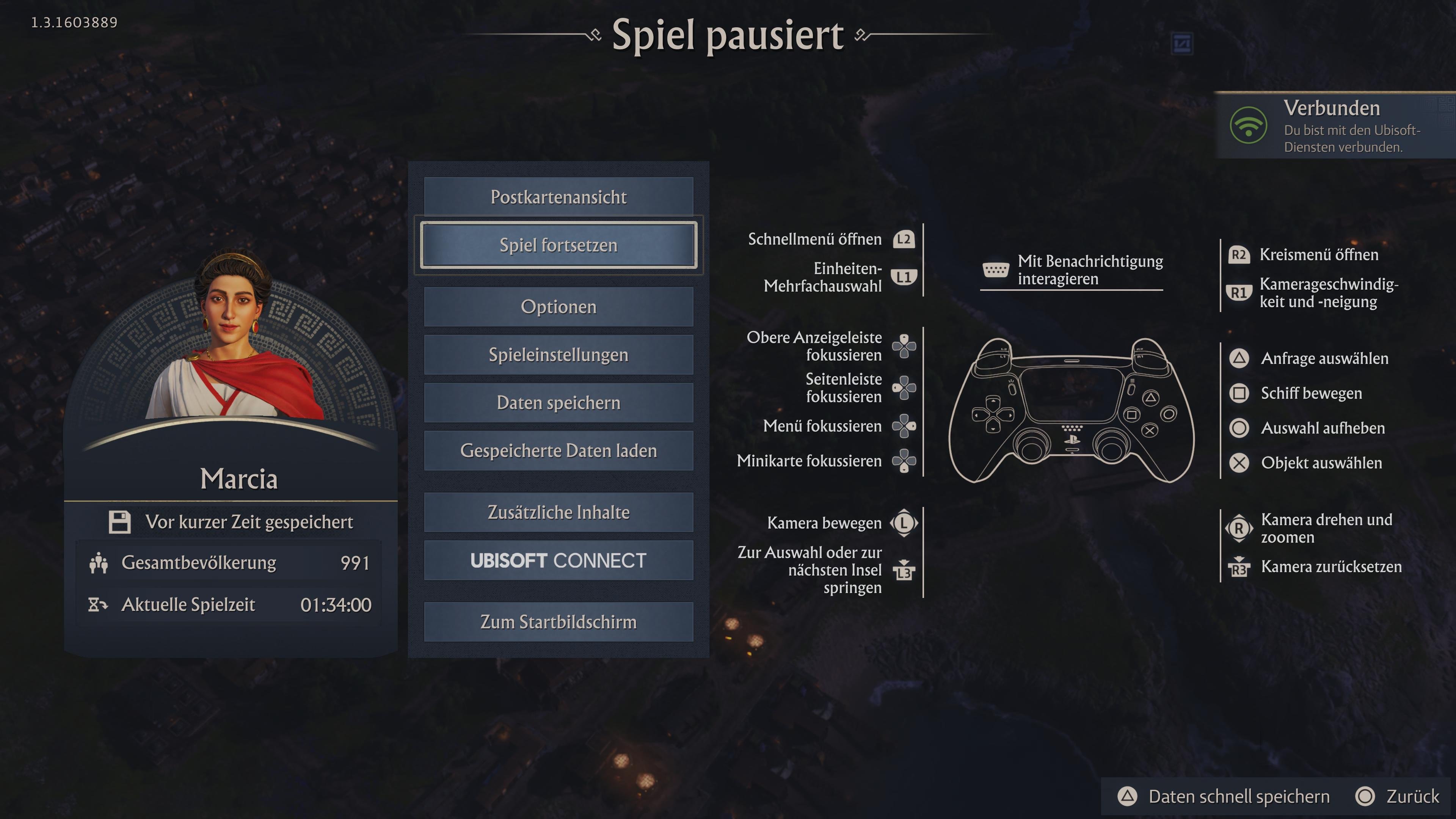
Task: Select the circle icon next to 'Auswahl aufheben'
Action: [x=1239, y=428]
